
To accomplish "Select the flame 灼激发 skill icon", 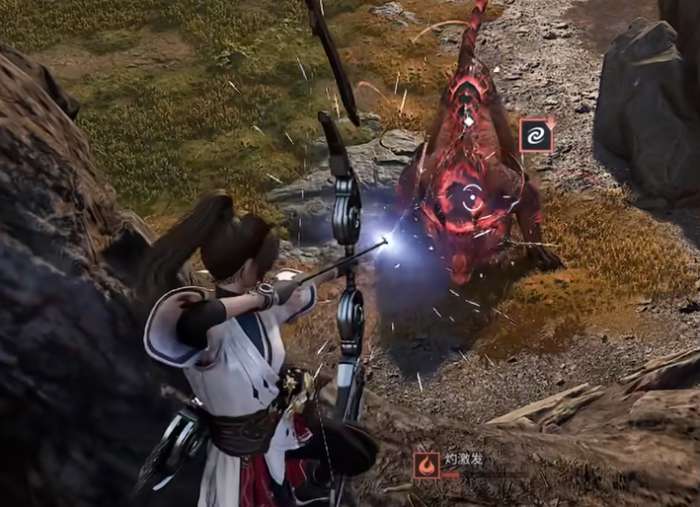I will 426,464.
